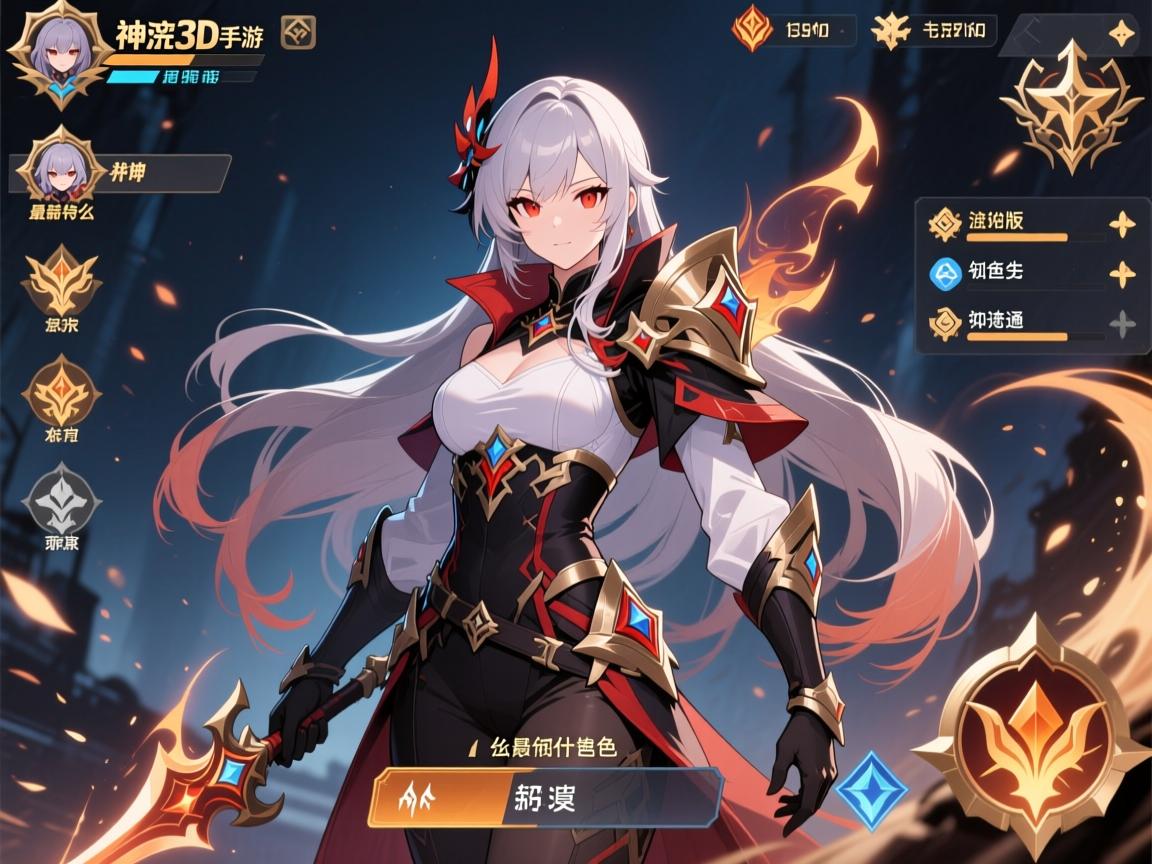The image size is (1152, 864).
Task: Select the gray locked emblem in the sidebar
Action: 62,498
